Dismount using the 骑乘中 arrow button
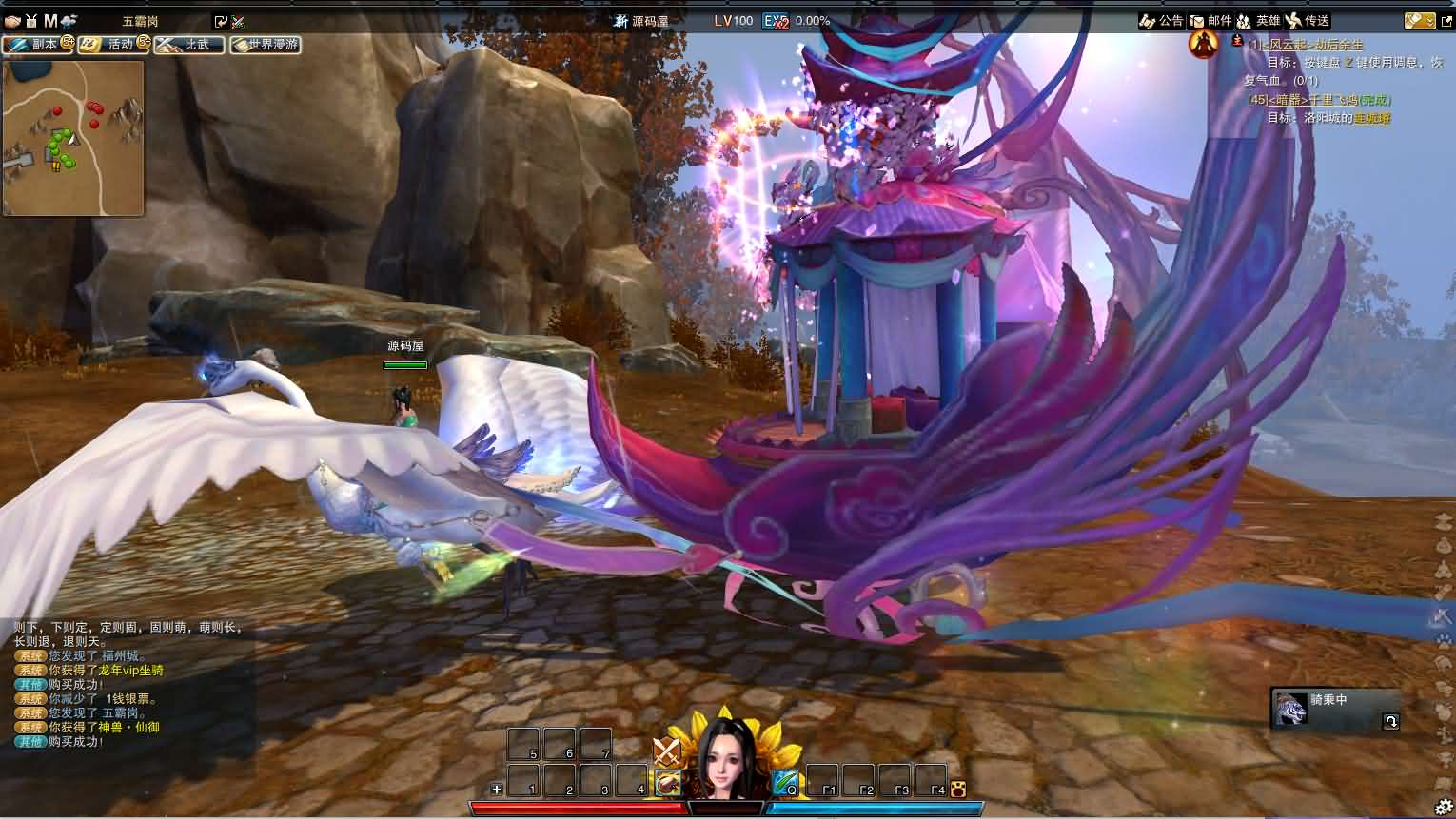Image resolution: width=1456 pixels, height=819 pixels. pos(1390,721)
